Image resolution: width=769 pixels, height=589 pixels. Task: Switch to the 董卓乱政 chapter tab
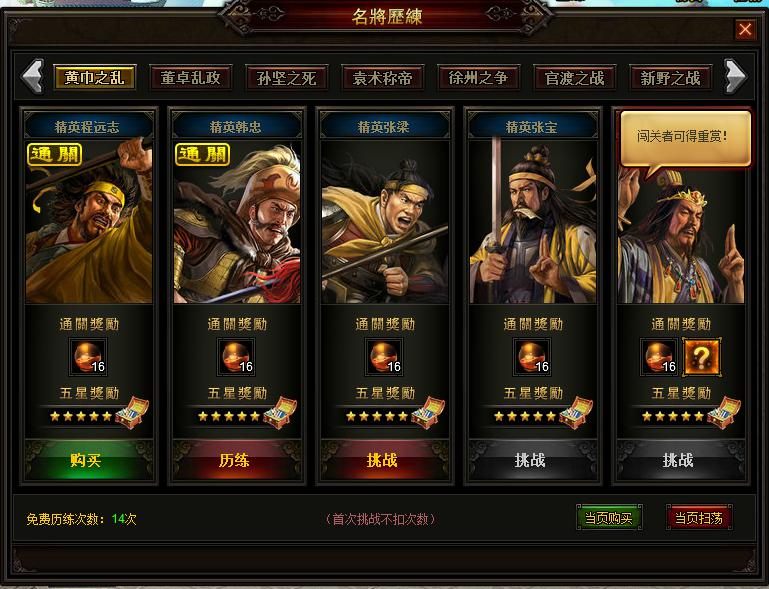[x=190, y=78]
